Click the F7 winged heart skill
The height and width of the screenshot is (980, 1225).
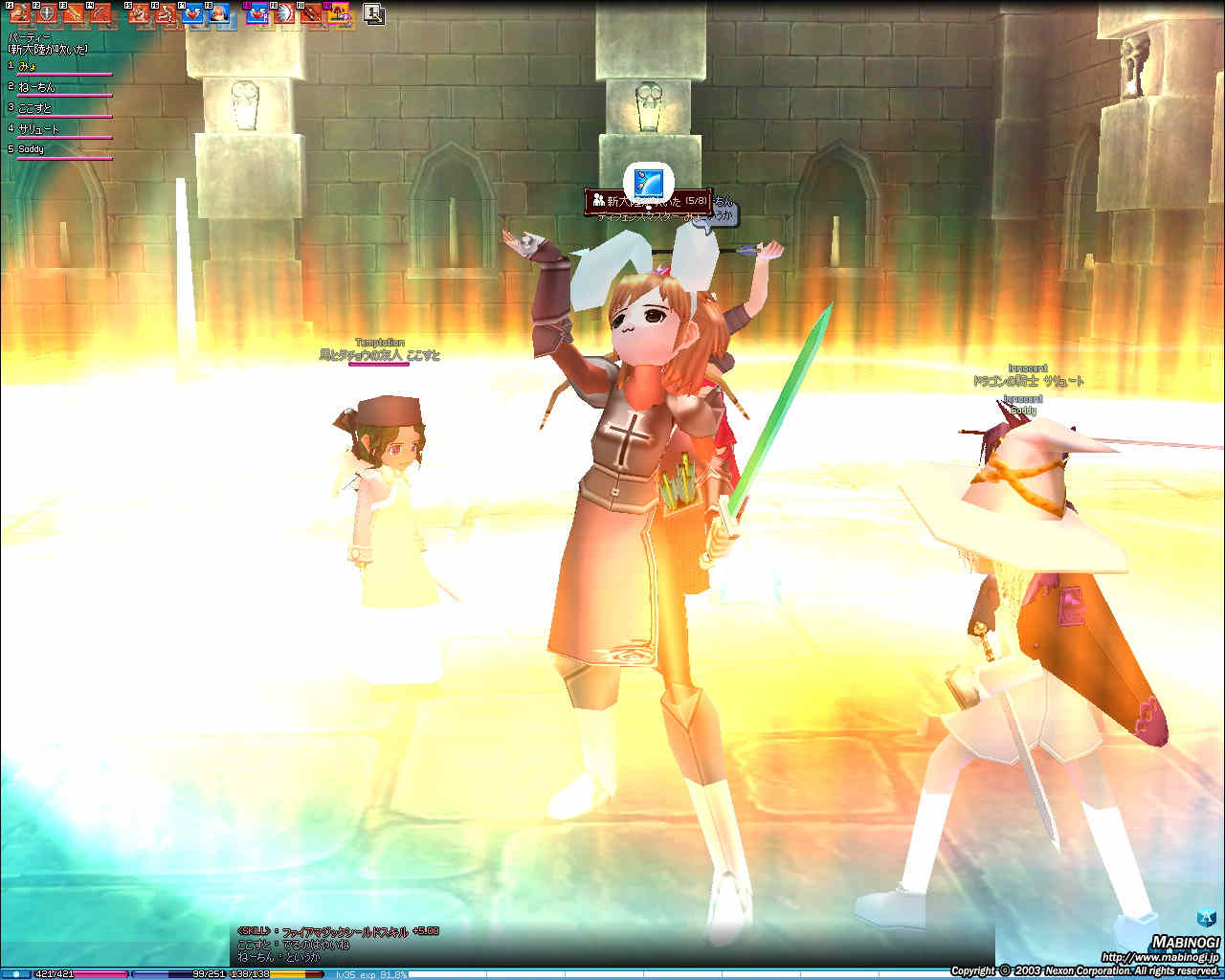coord(192,13)
